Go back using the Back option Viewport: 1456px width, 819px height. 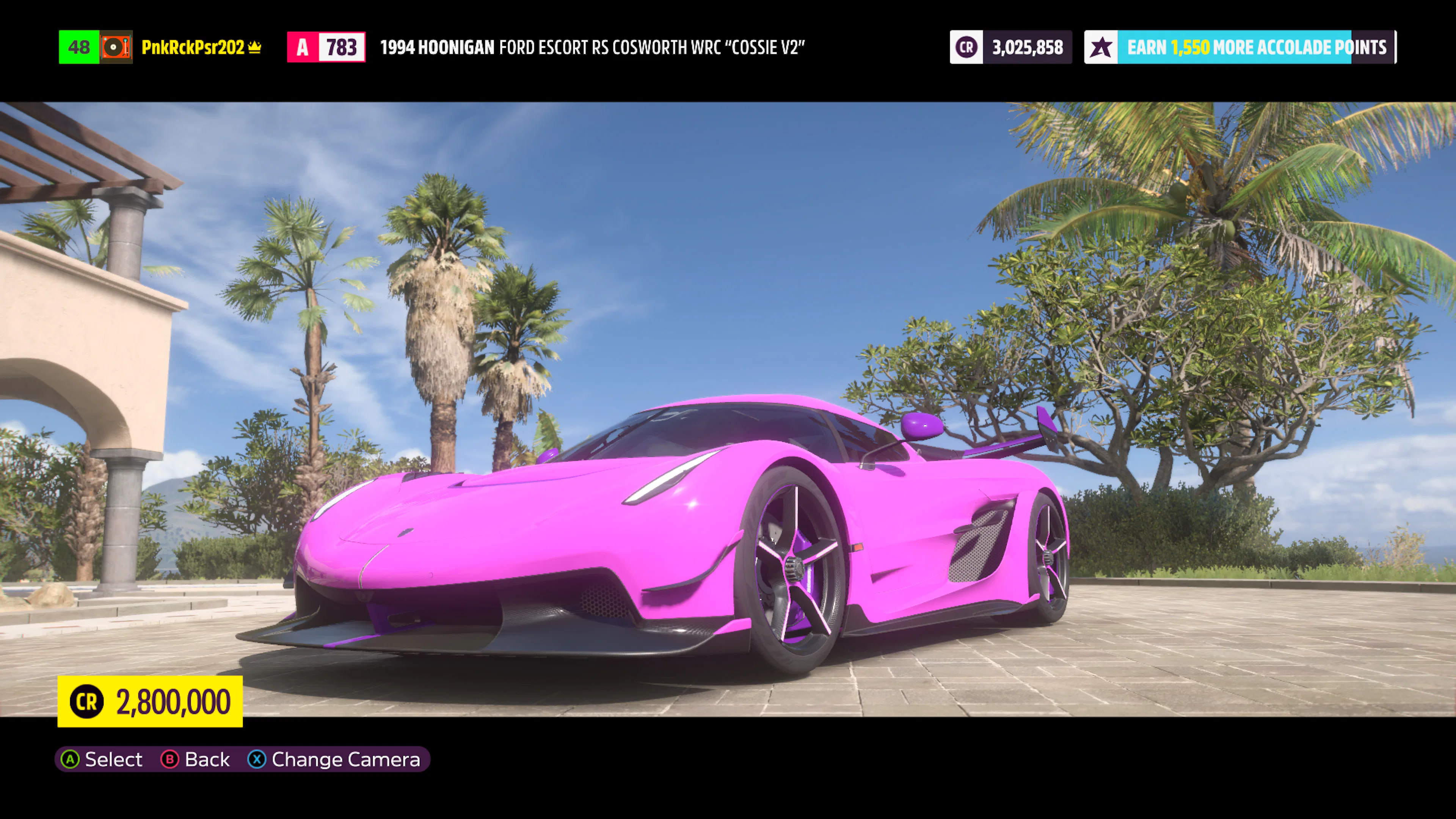click(196, 759)
